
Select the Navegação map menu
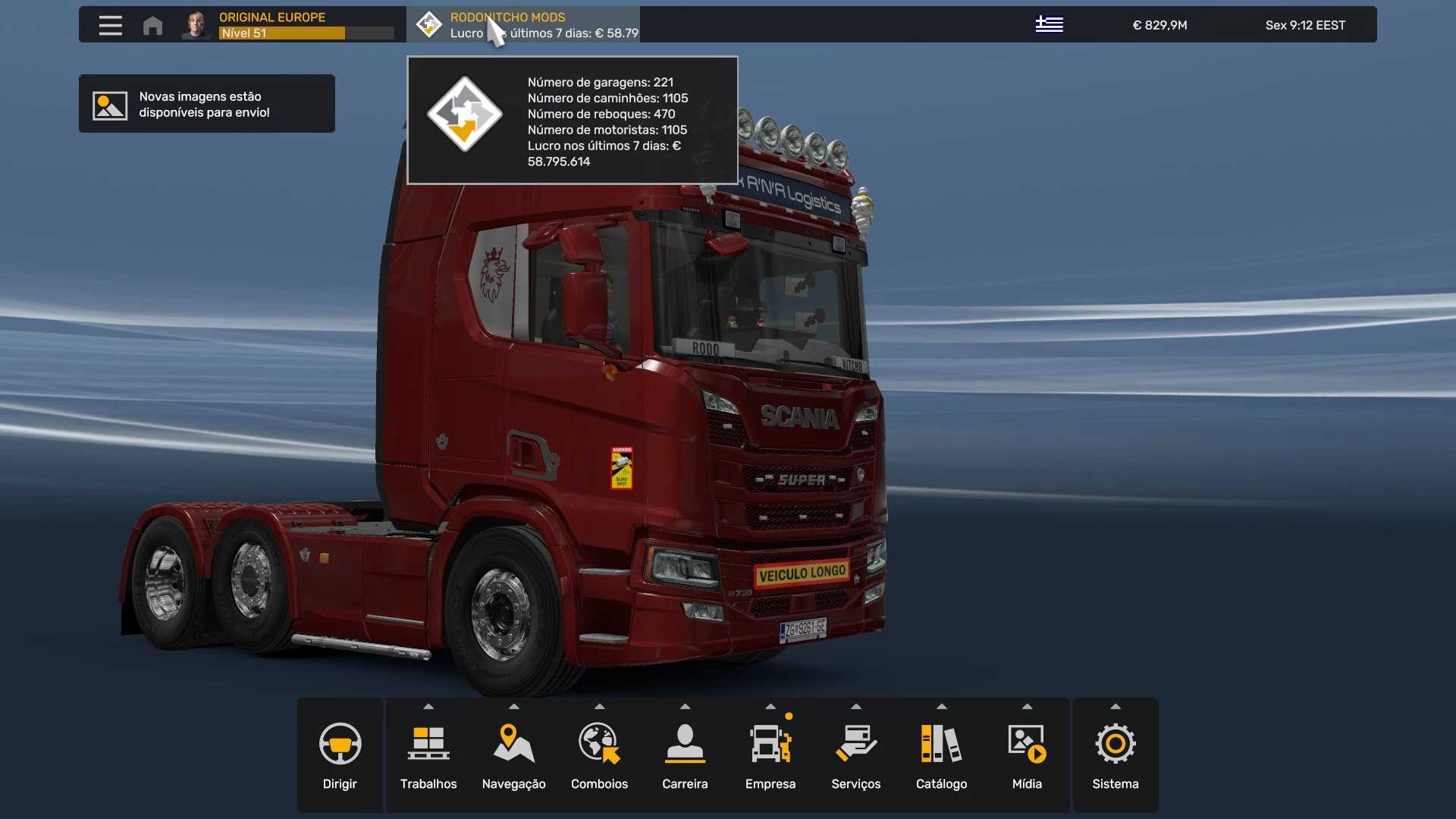pos(513,755)
